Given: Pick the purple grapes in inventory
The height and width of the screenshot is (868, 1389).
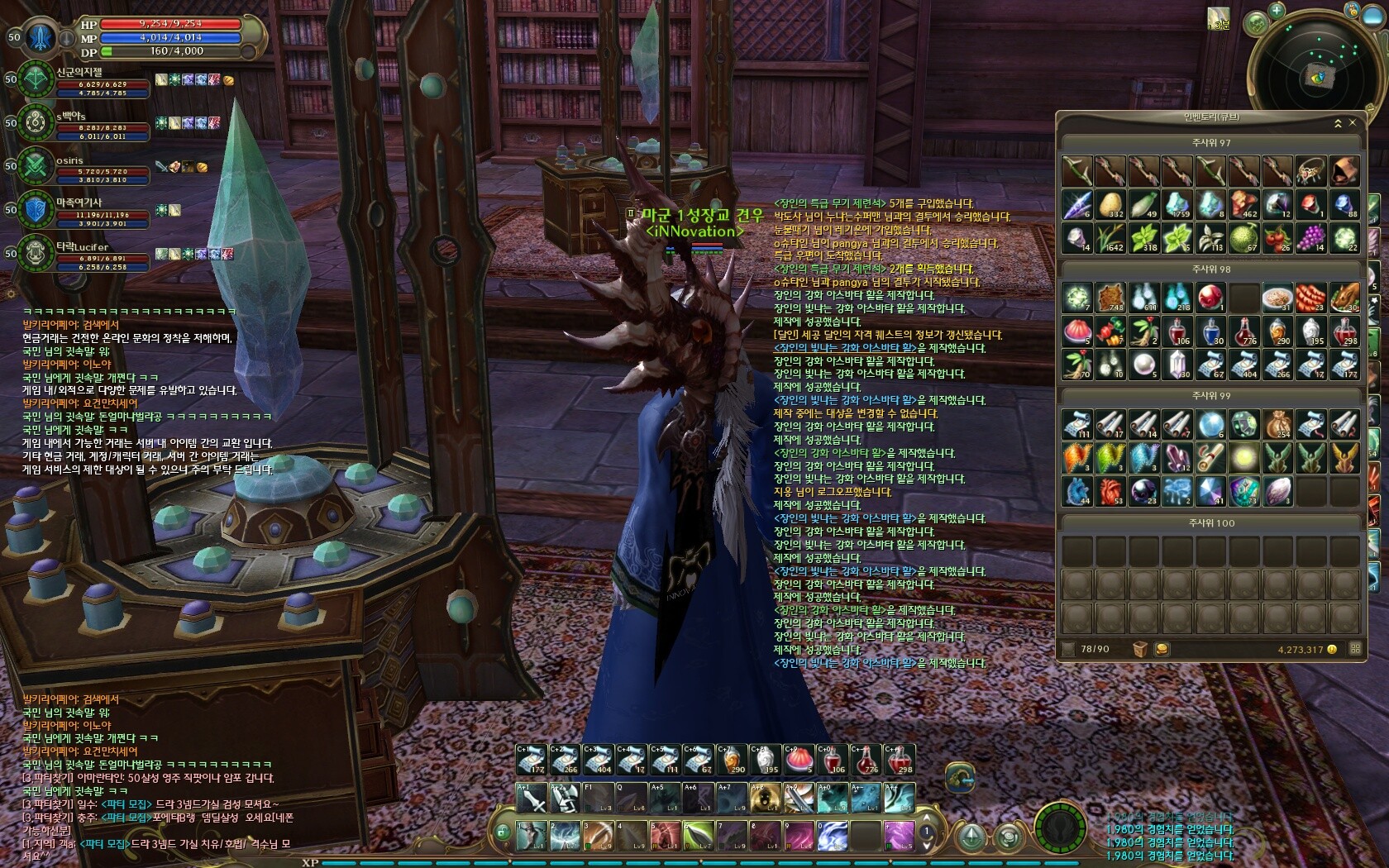Looking at the screenshot, I should (1310, 238).
